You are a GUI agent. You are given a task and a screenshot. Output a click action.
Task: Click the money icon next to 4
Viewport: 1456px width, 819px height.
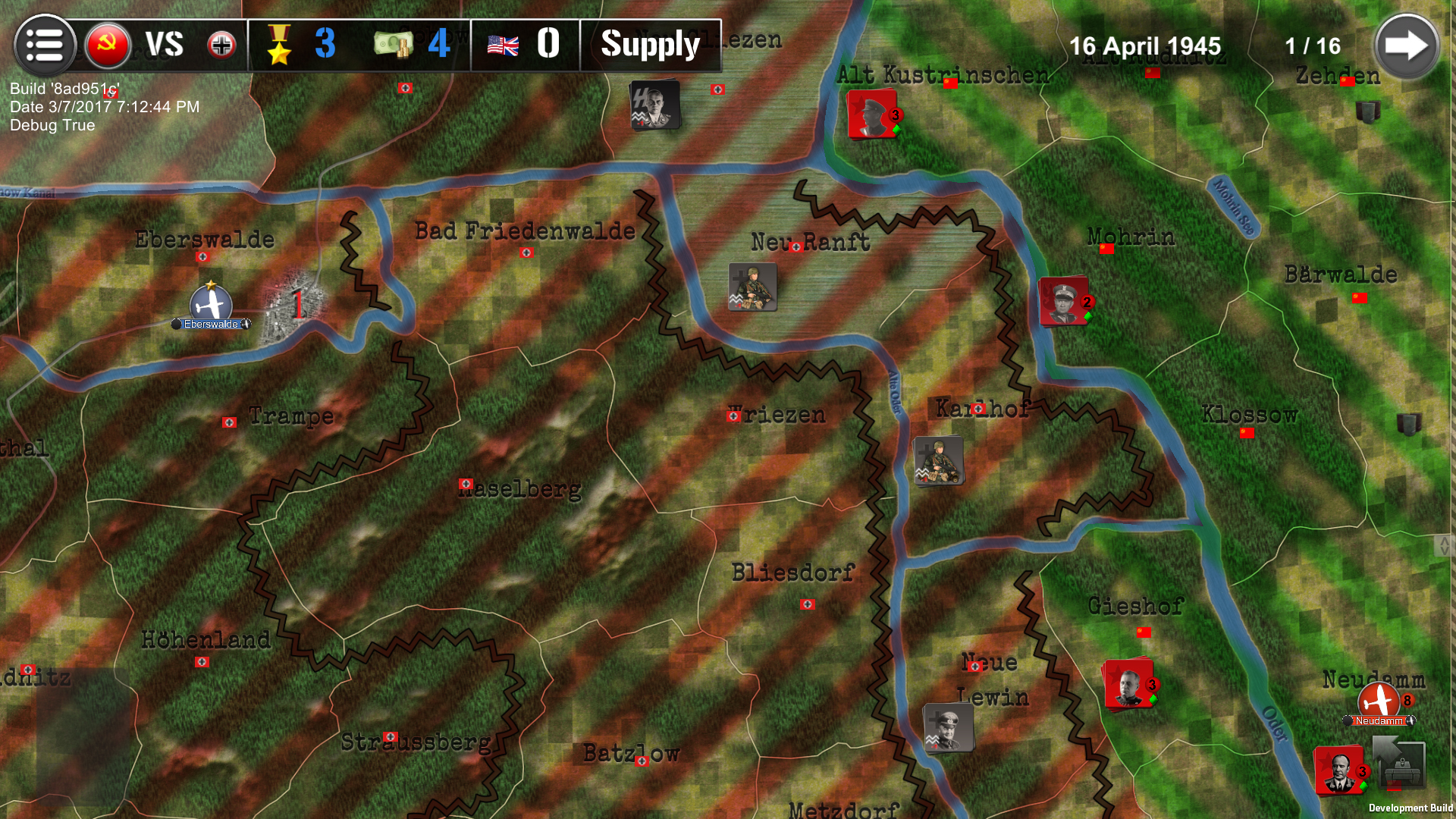coord(391,45)
